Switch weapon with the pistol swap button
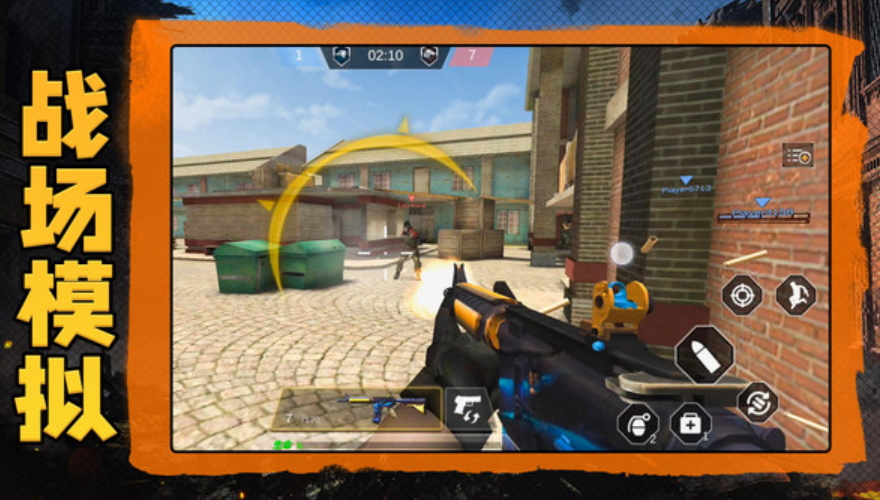This screenshot has width=880, height=500. click(468, 408)
